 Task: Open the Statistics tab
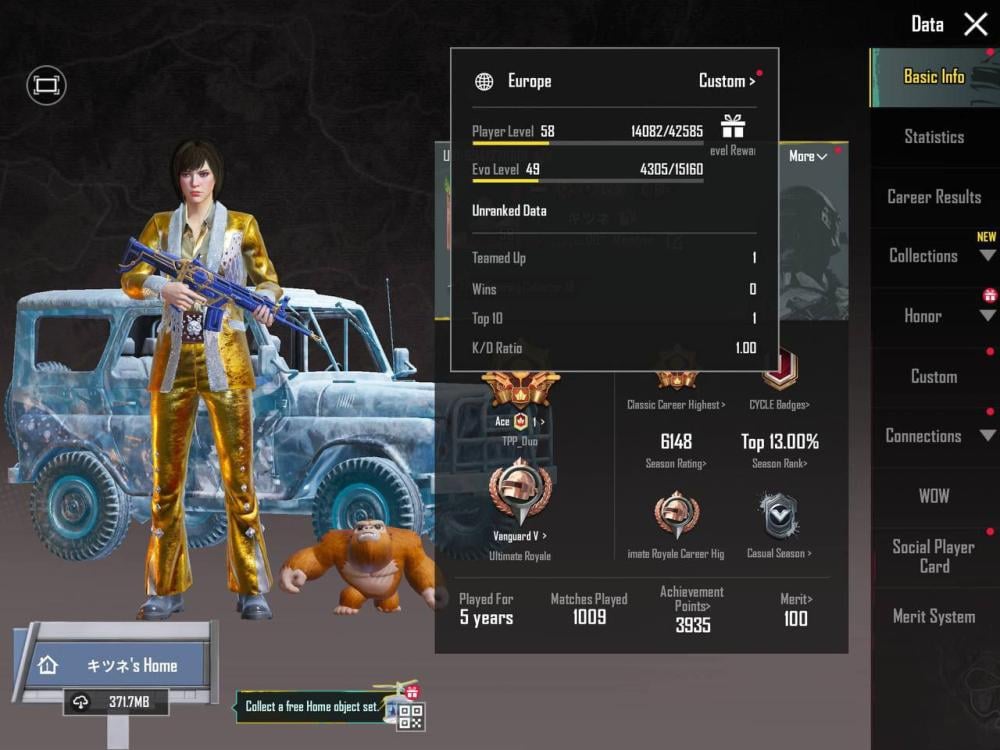click(x=934, y=137)
